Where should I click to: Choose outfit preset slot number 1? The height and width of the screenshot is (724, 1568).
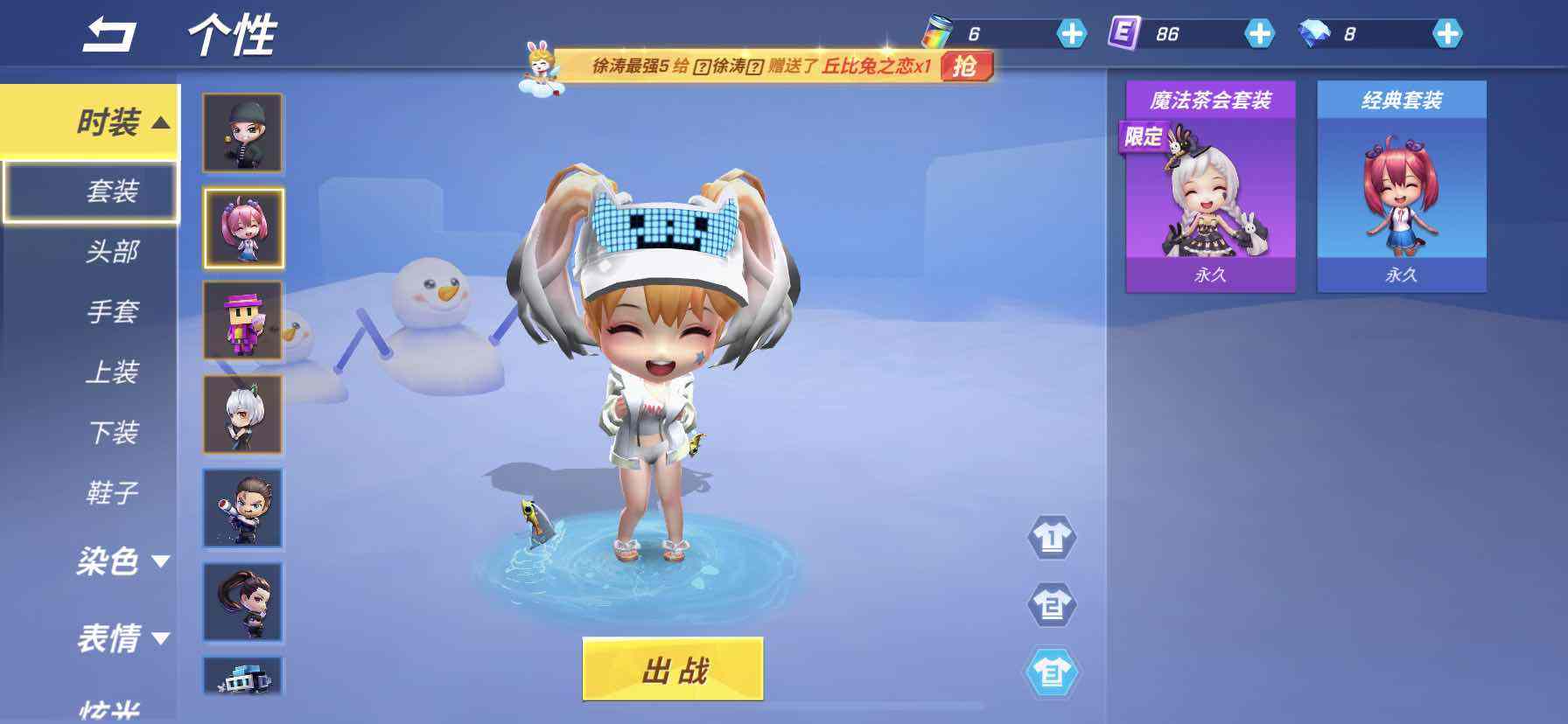coord(1051,538)
